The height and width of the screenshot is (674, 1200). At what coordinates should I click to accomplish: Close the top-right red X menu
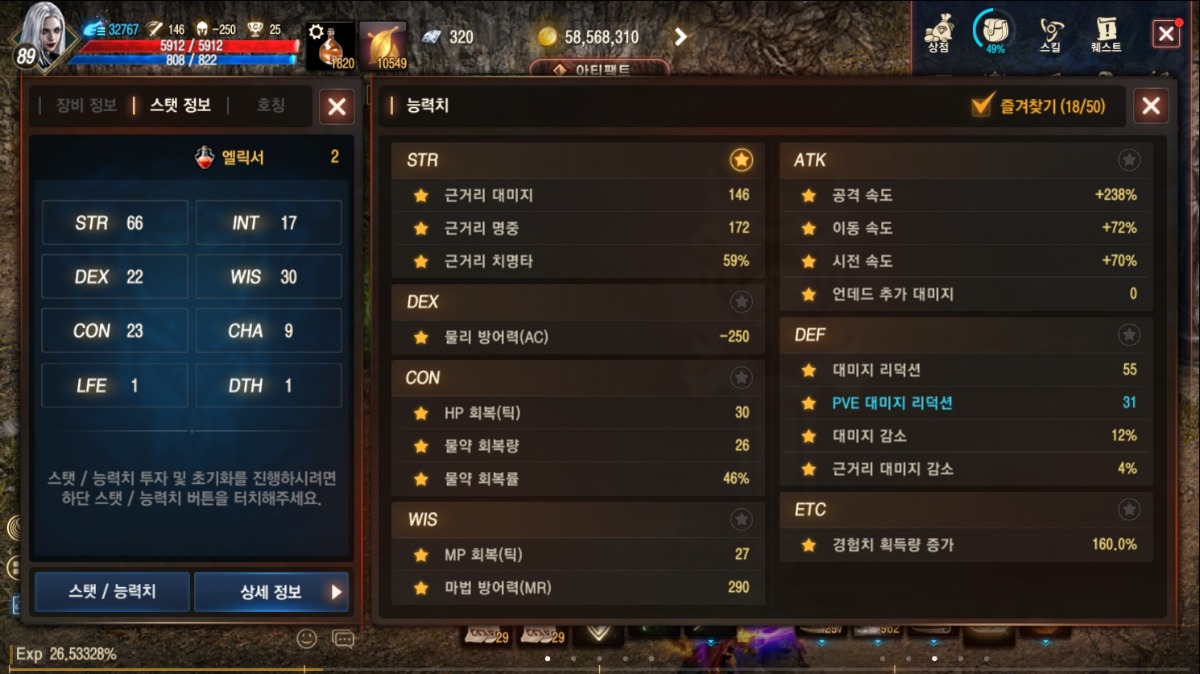click(x=1166, y=34)
